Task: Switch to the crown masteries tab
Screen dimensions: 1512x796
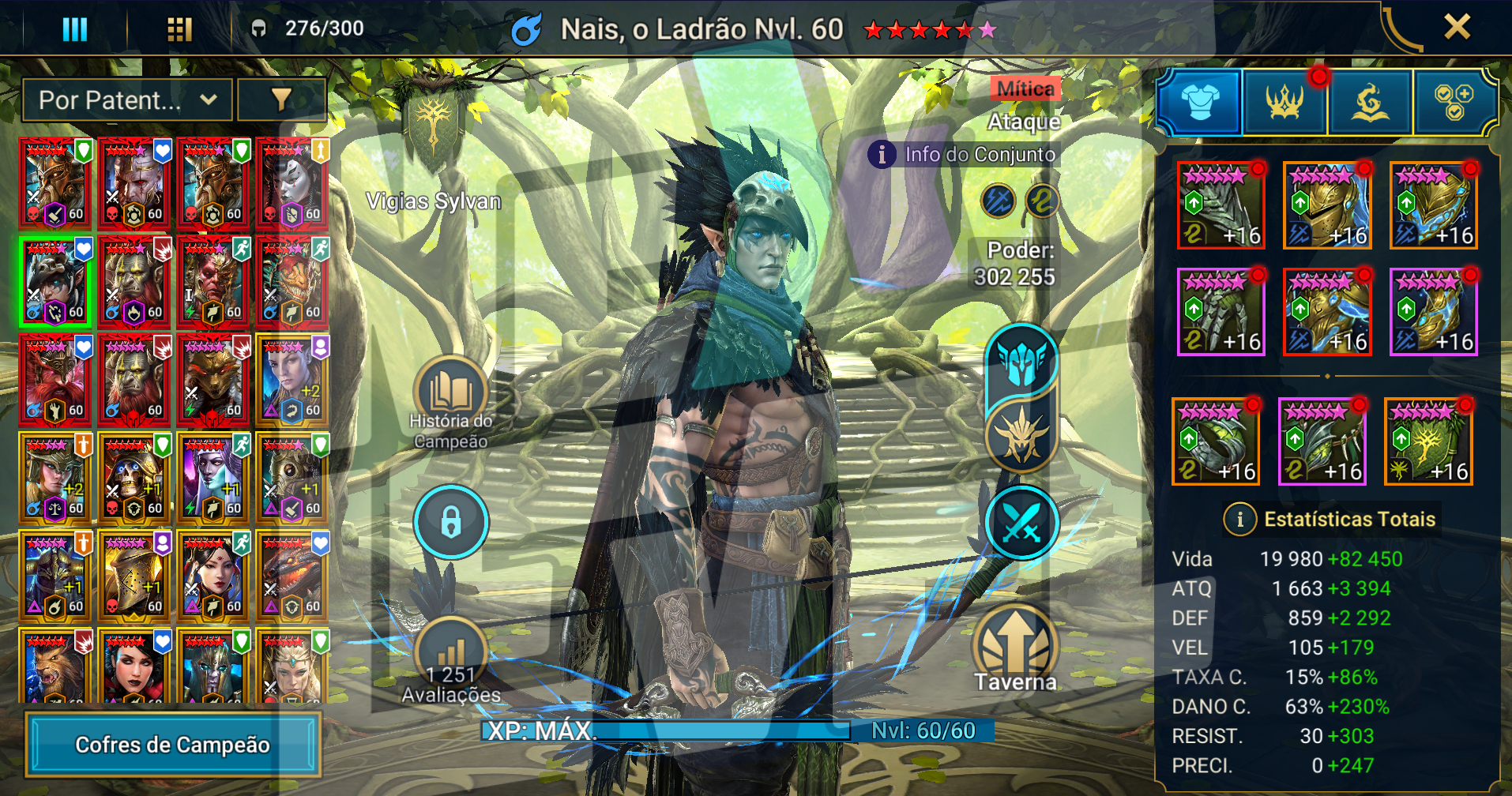Action: coord(1284,102)
